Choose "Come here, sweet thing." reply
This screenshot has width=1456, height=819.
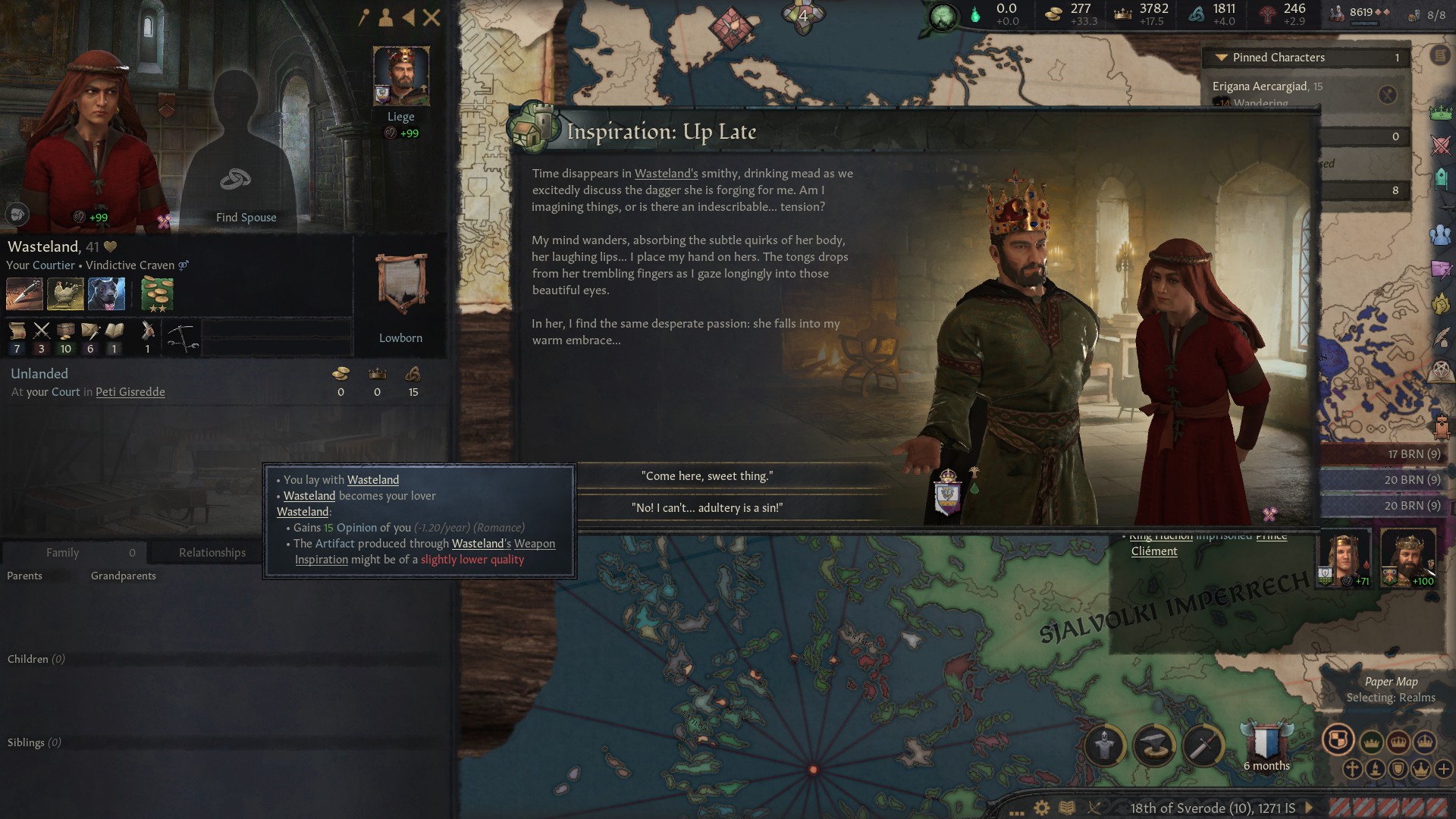707,476
